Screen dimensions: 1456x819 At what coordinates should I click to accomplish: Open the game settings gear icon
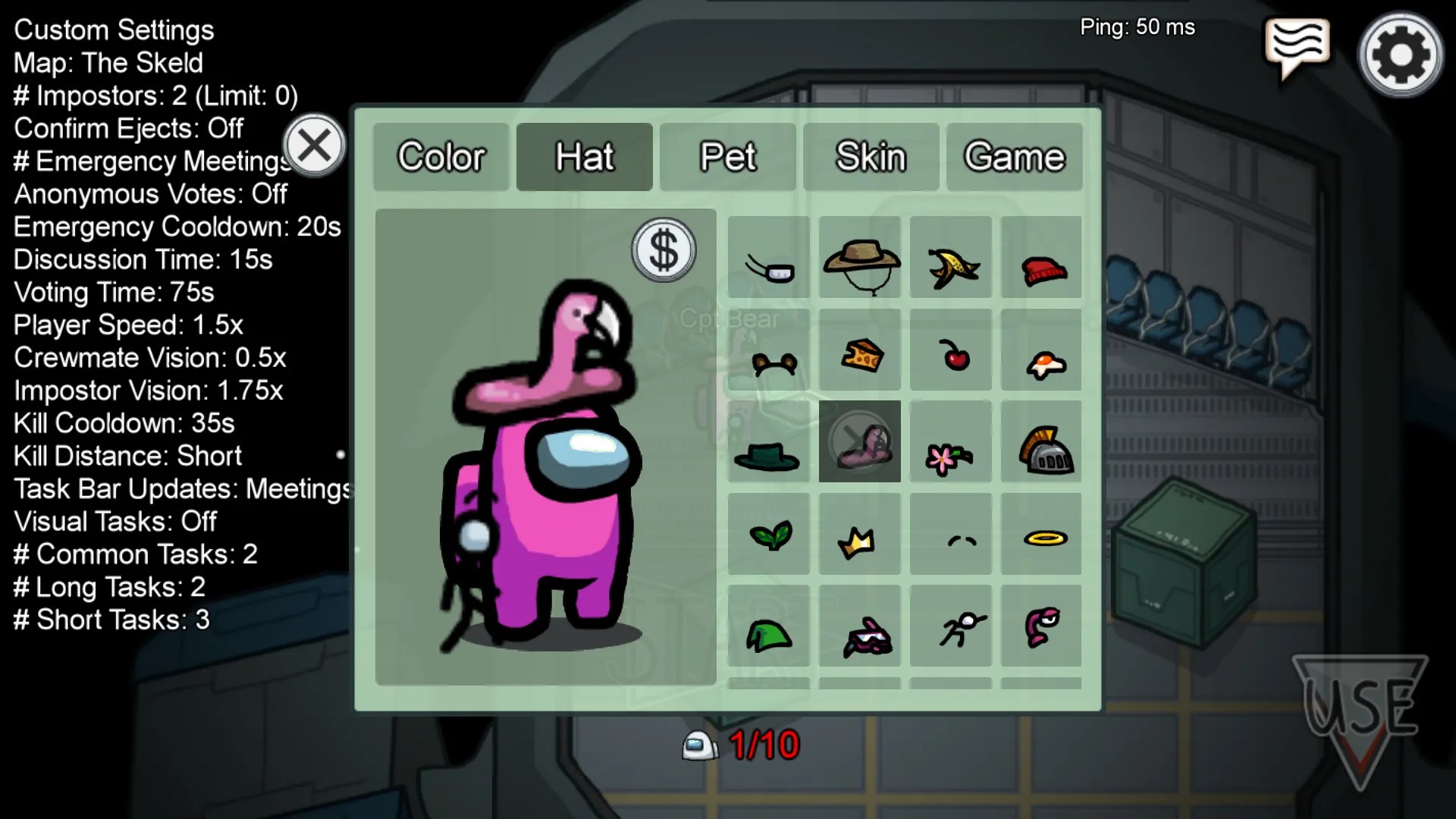(x=1399, y=52)
